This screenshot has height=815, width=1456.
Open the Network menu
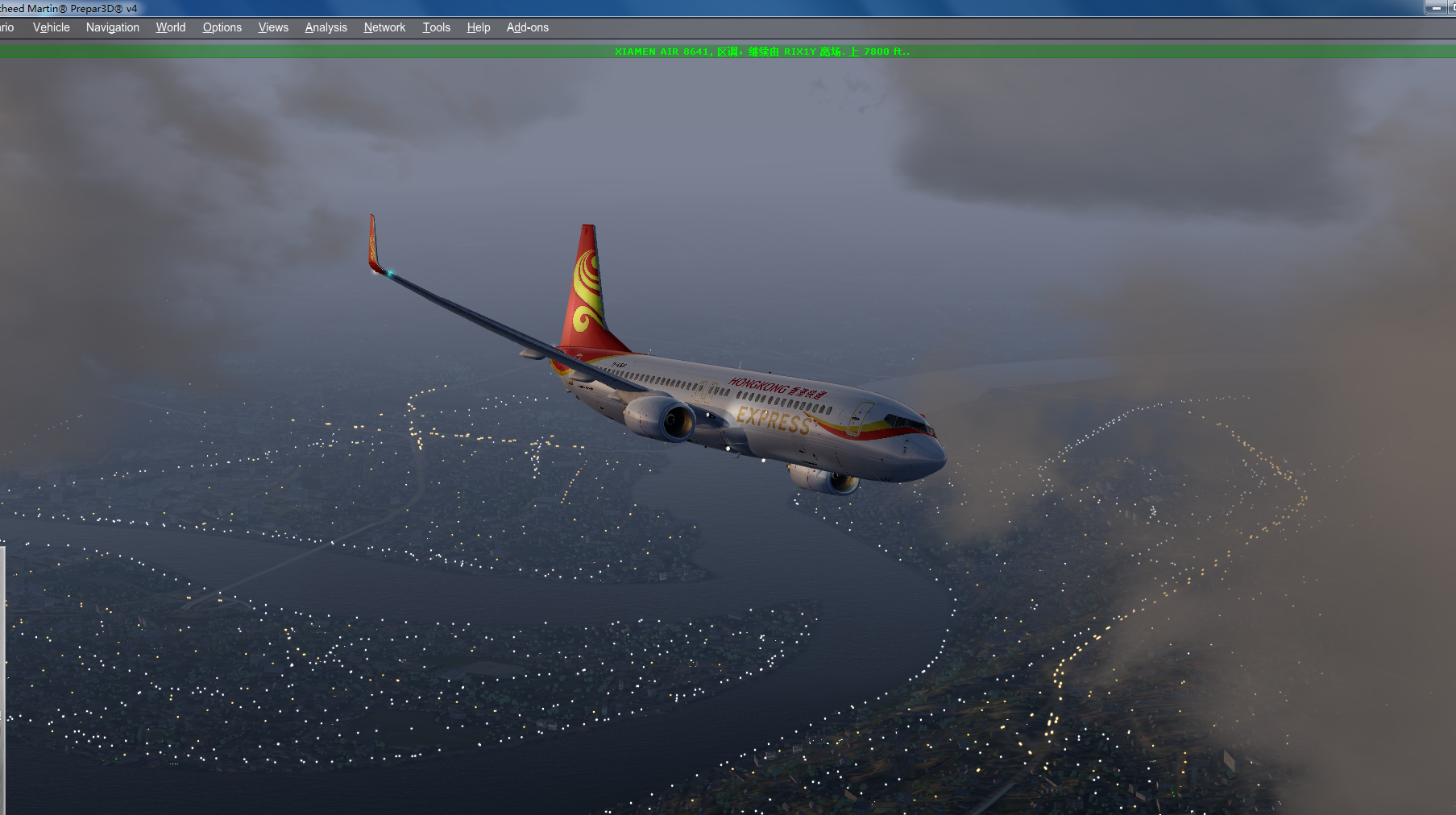tap(384, 27)
